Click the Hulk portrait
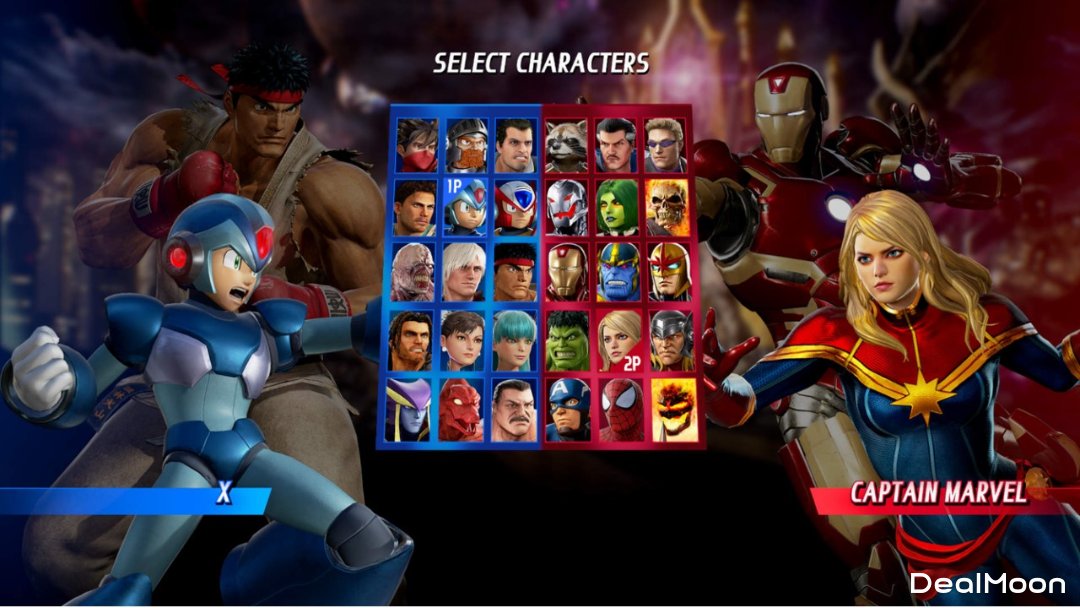The height and width of the screenshot is (608, 1080). tap(568, 340)
